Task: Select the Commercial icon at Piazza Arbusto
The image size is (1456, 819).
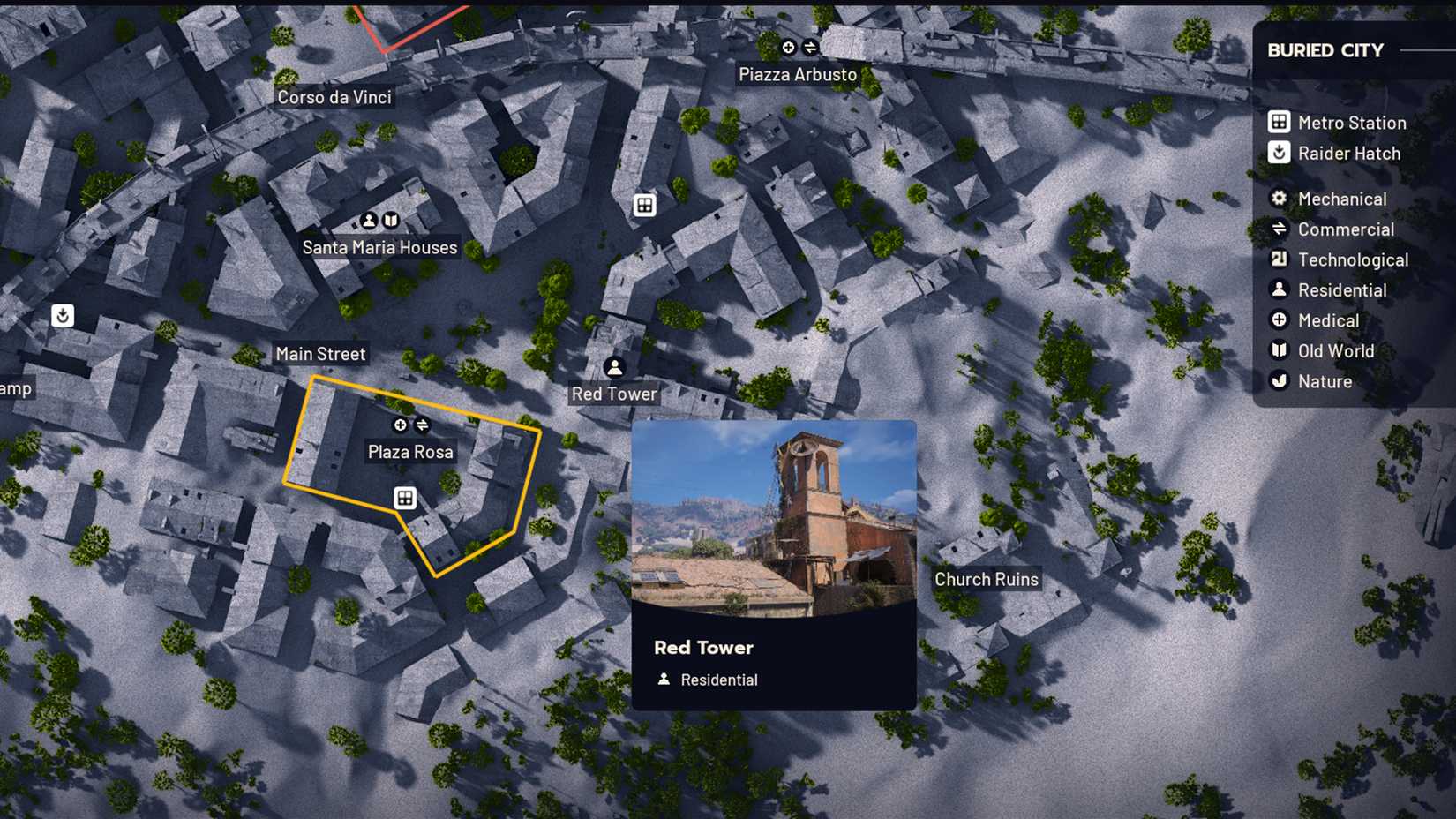Action: coord(809,48)
